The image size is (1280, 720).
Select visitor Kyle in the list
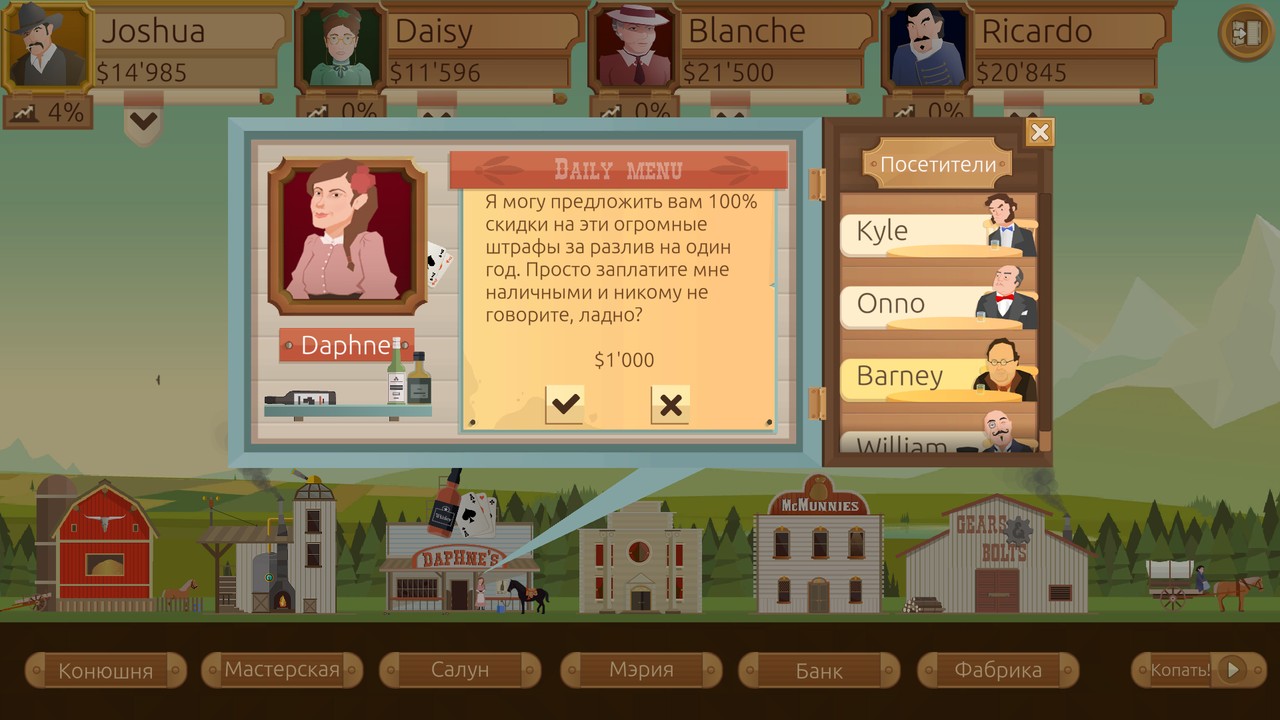tap(937, 230)
